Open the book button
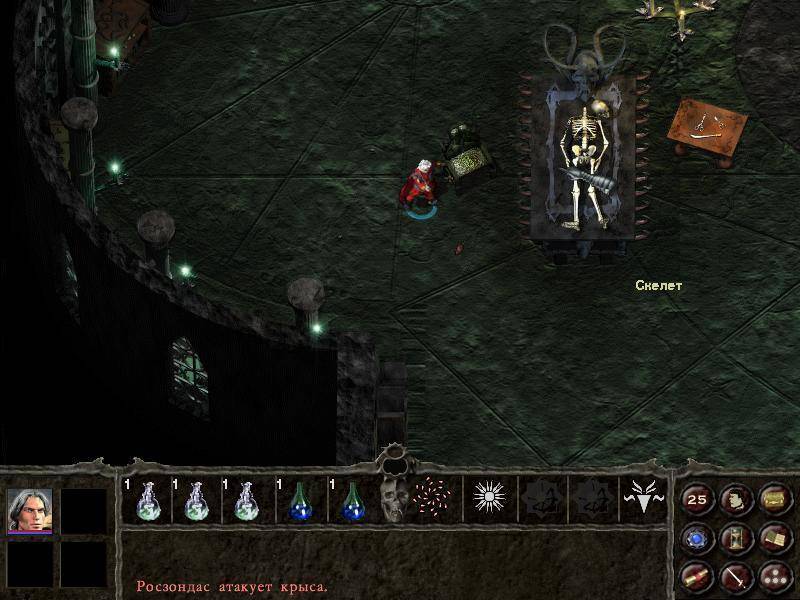This screenshot has width=800, height=600. (x=773, y=538)
